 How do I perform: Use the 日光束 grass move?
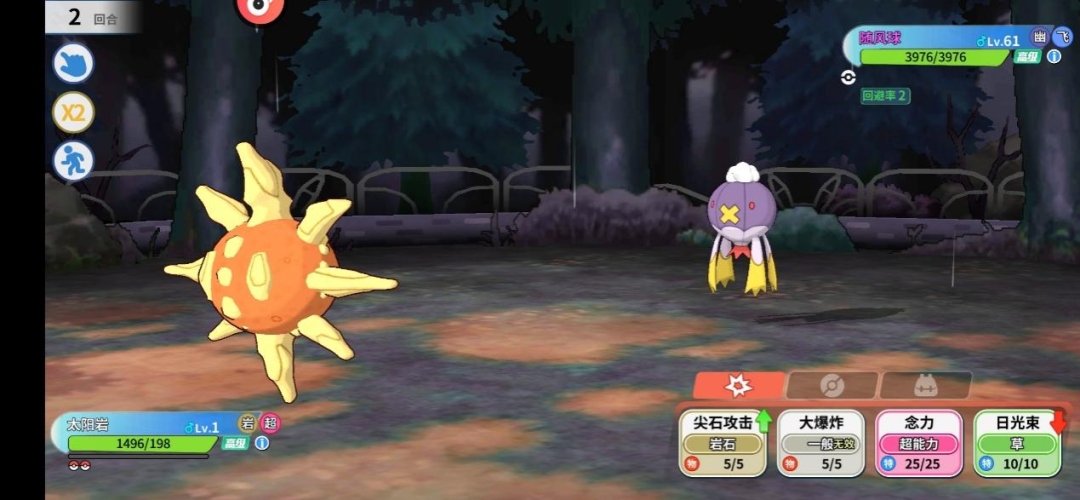coord(1017,442)
